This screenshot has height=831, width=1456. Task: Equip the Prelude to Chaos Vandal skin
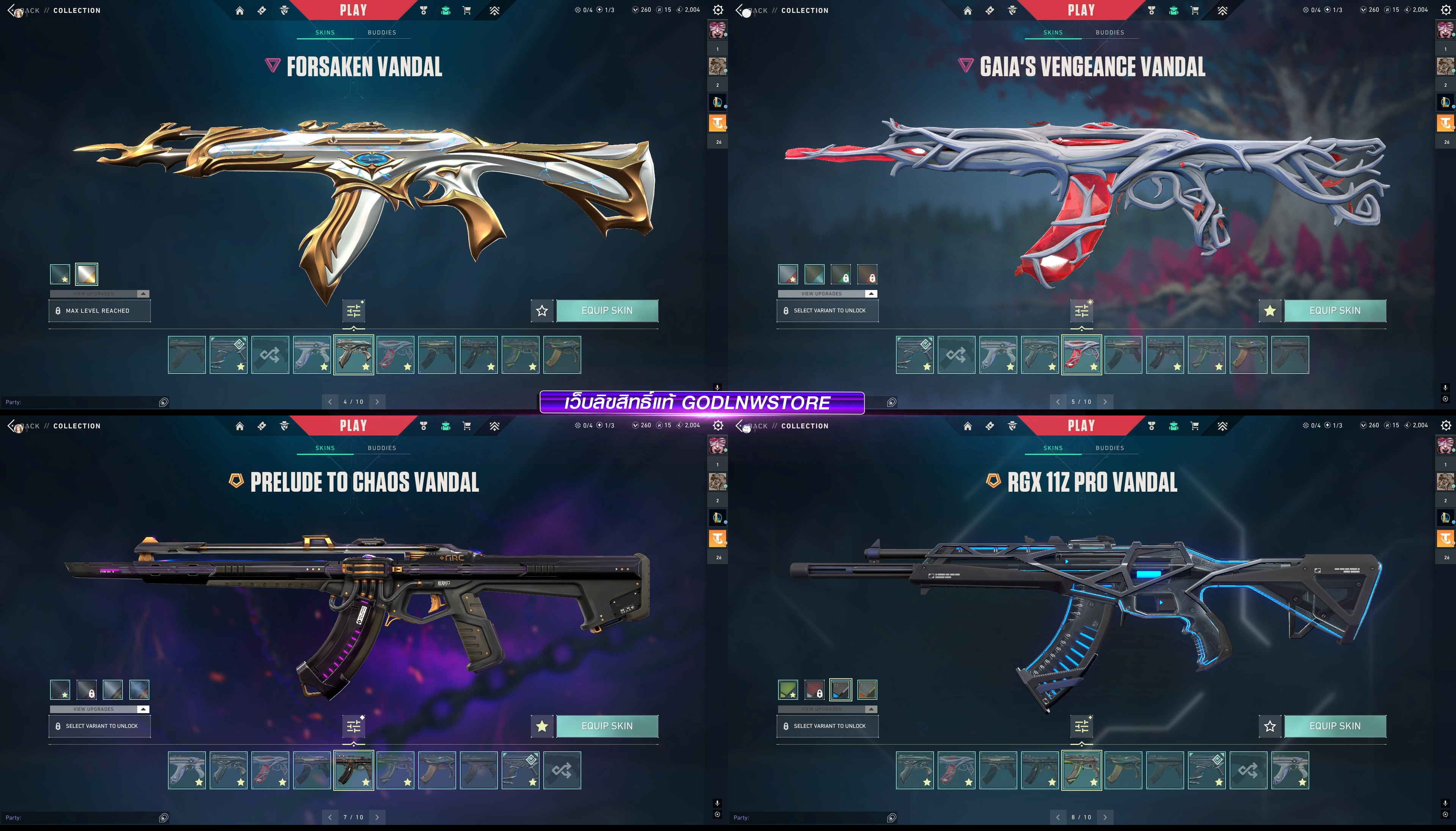coord(607,726)
